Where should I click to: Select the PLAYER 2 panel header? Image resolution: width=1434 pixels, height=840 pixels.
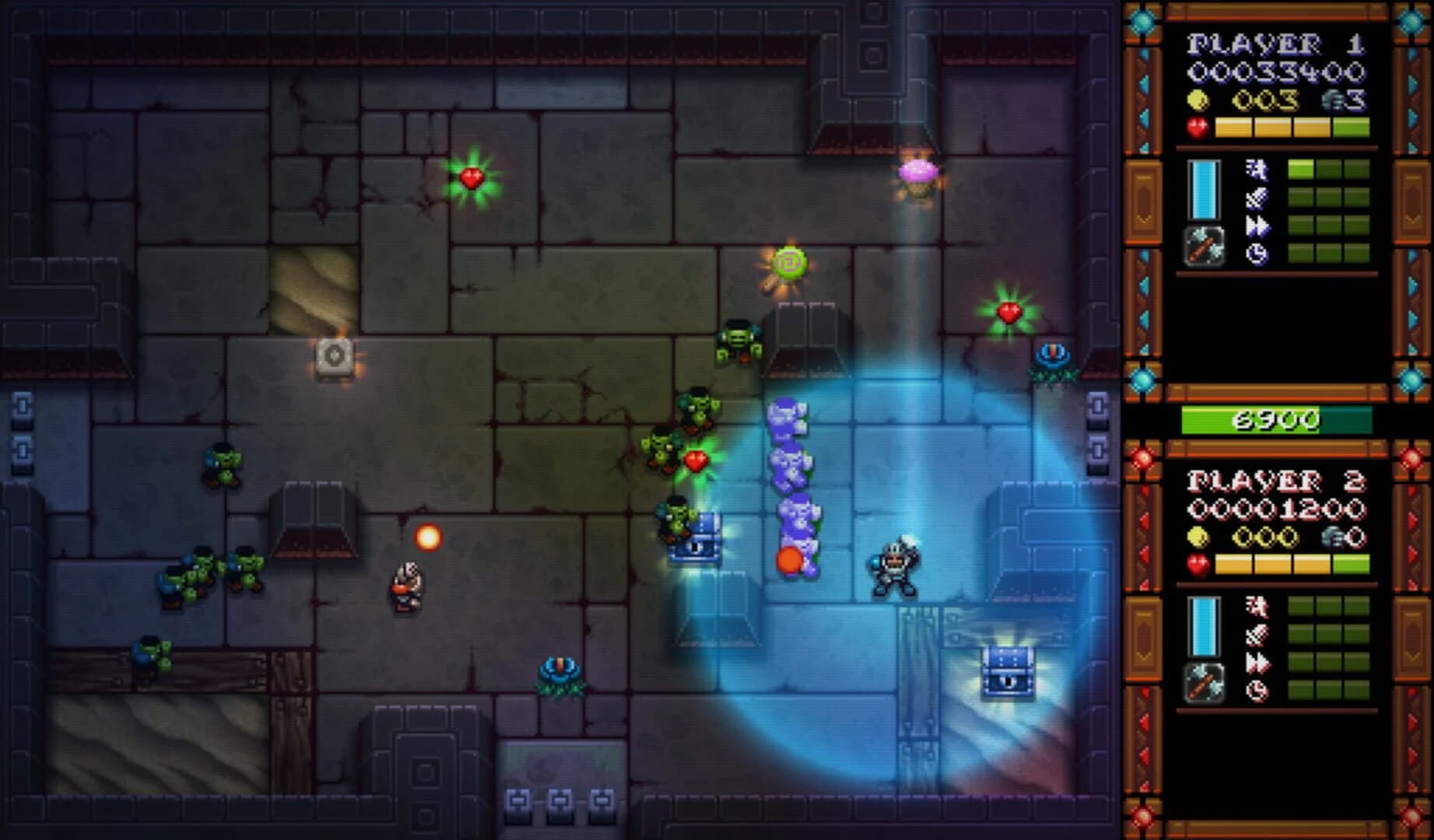pos(1276,482)
